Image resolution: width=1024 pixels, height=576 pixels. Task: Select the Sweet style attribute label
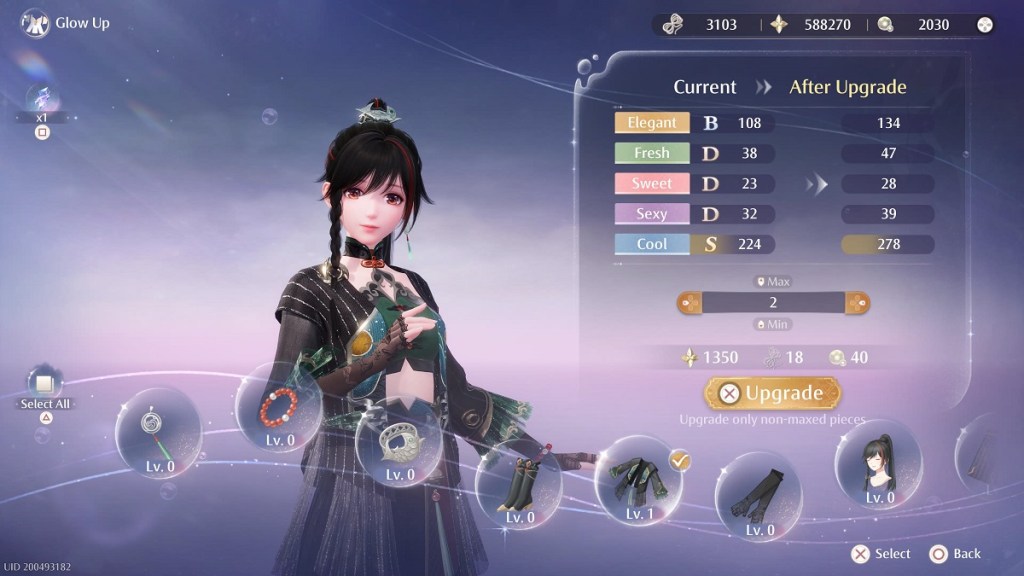tap(652, 184)
